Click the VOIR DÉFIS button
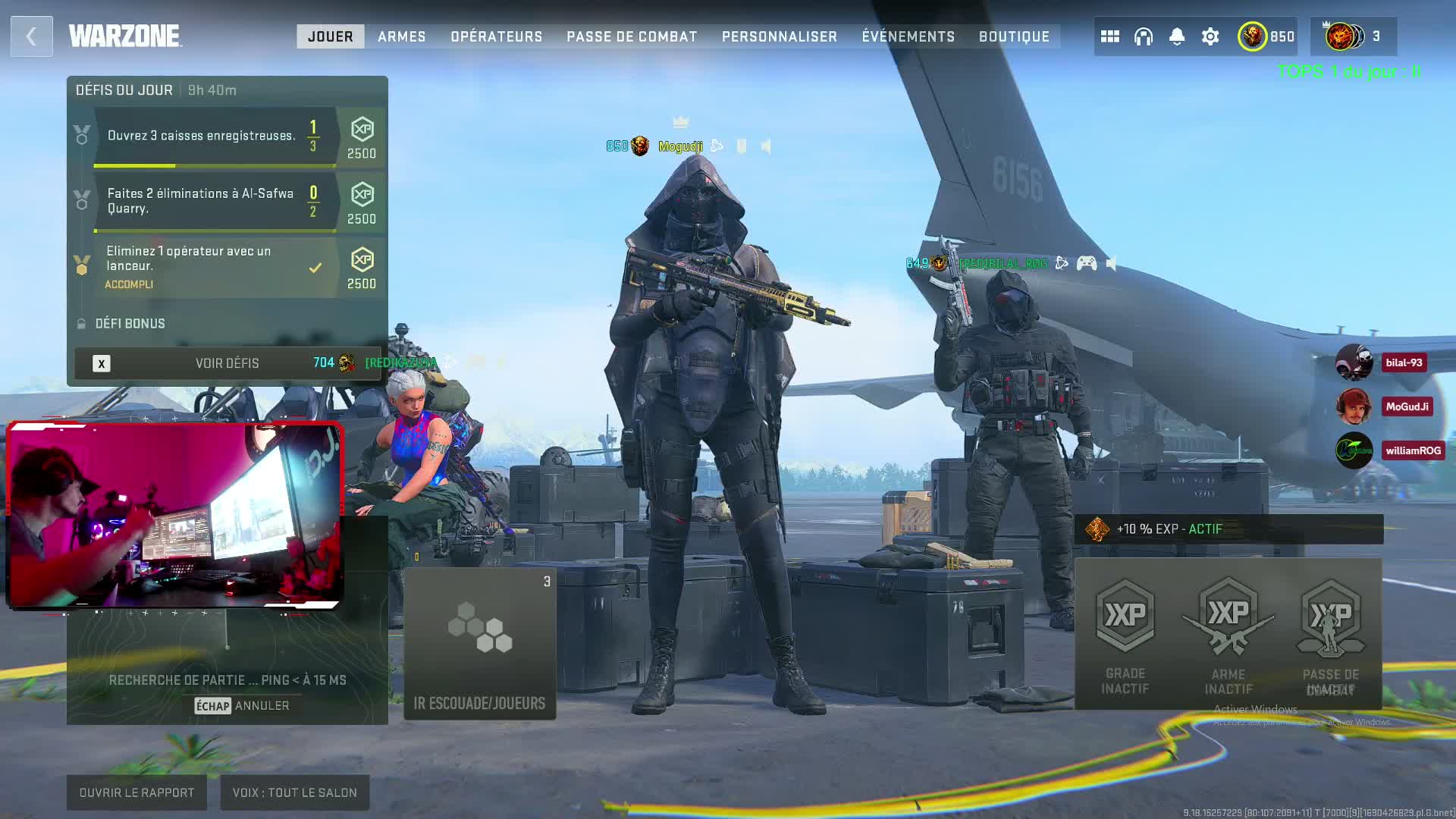 [x=227, y=363]
